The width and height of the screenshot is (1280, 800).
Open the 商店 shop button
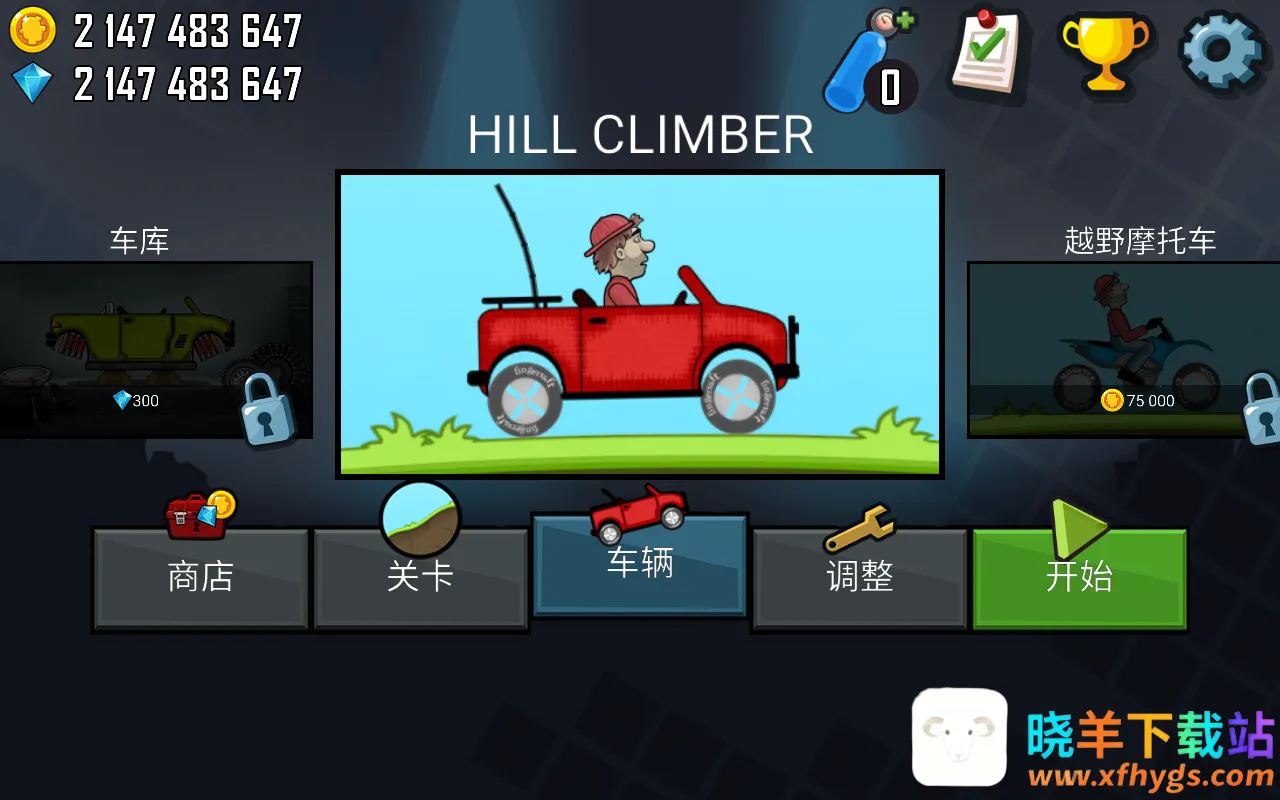[x=200, y=578]
